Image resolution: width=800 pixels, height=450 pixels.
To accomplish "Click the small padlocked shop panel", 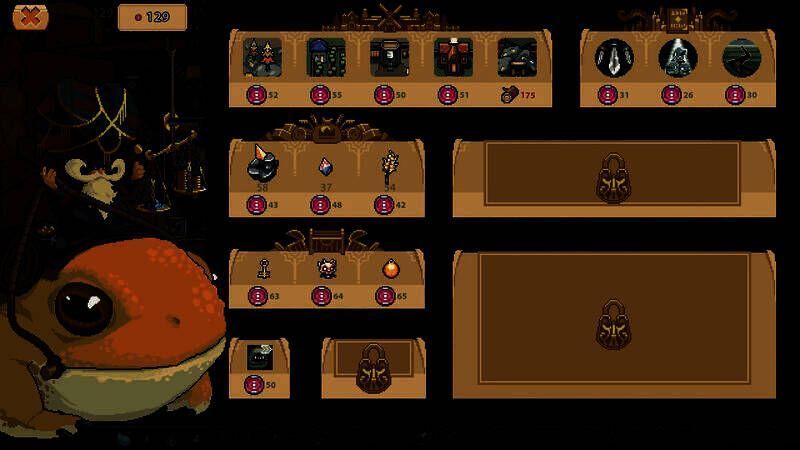I will (x=372, y=368).
